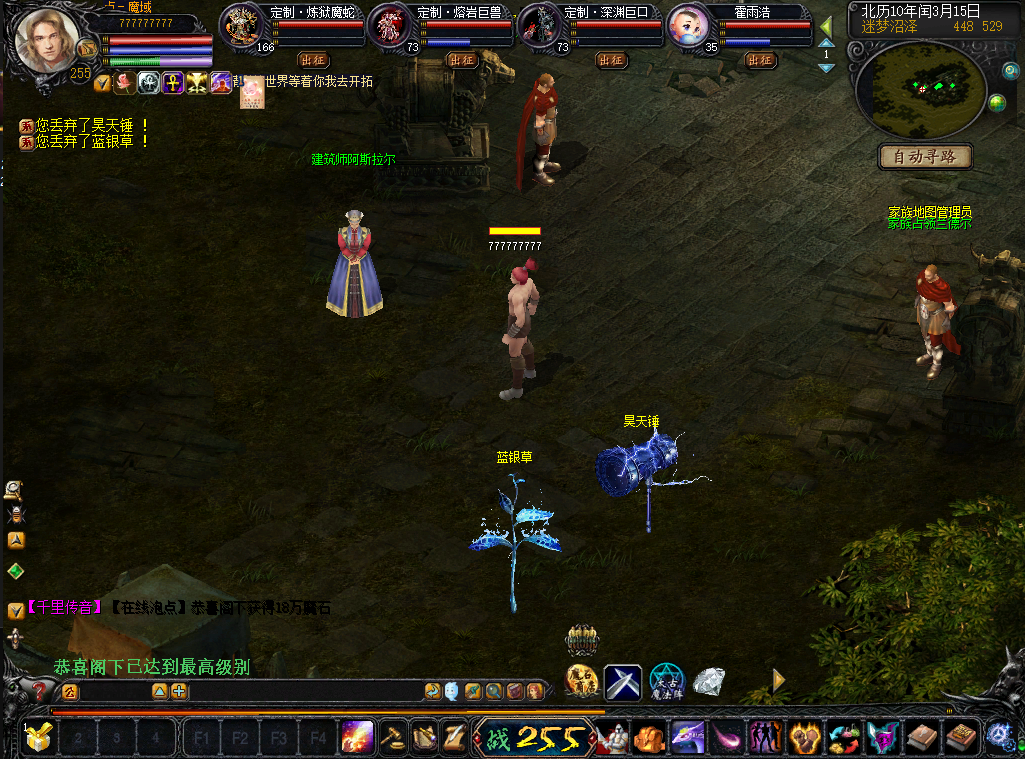Screen dimensions: 1025x759
Task: Send out the 炼狱魔蛇 pet with 出征
Action: tap(313, 60)
